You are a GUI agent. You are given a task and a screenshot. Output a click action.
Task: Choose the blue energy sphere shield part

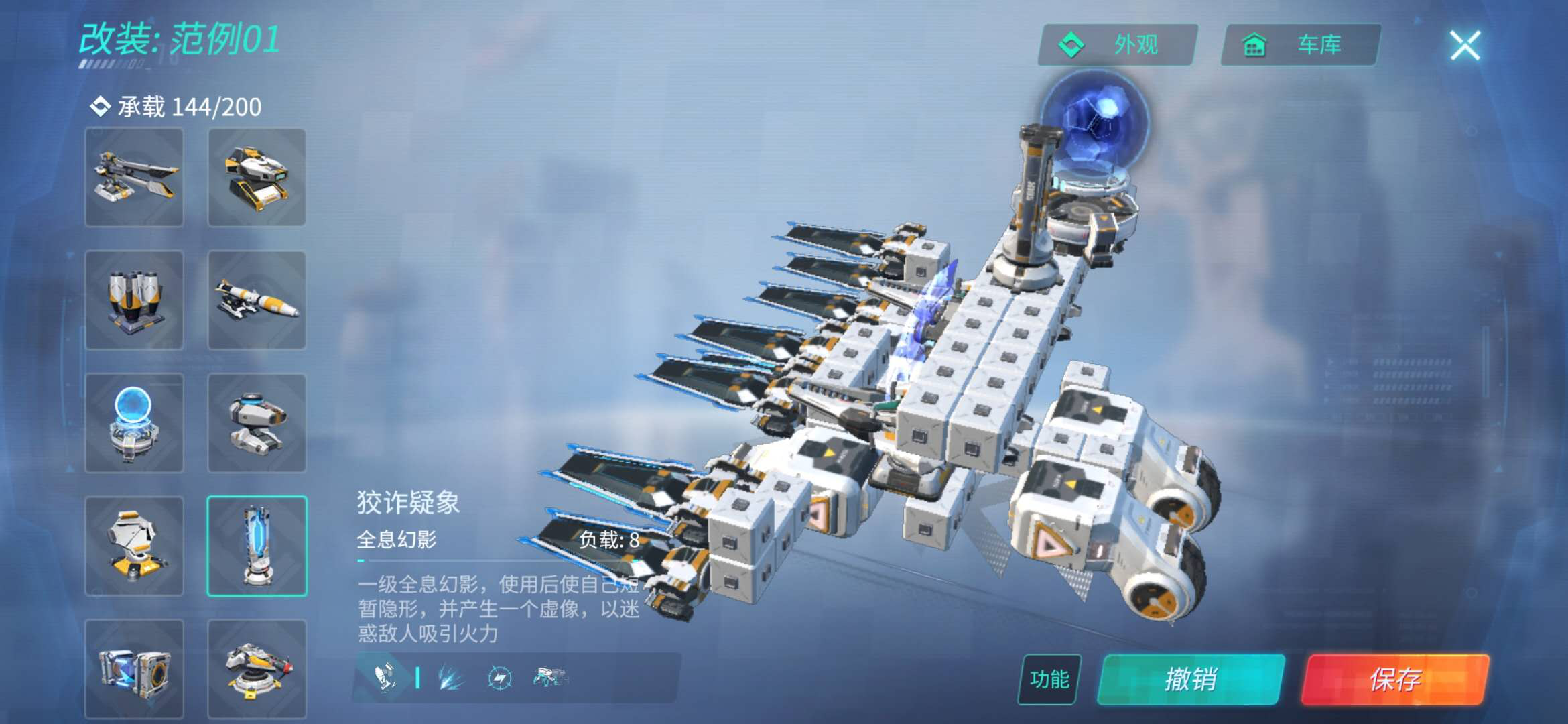(x=134, y=423)
